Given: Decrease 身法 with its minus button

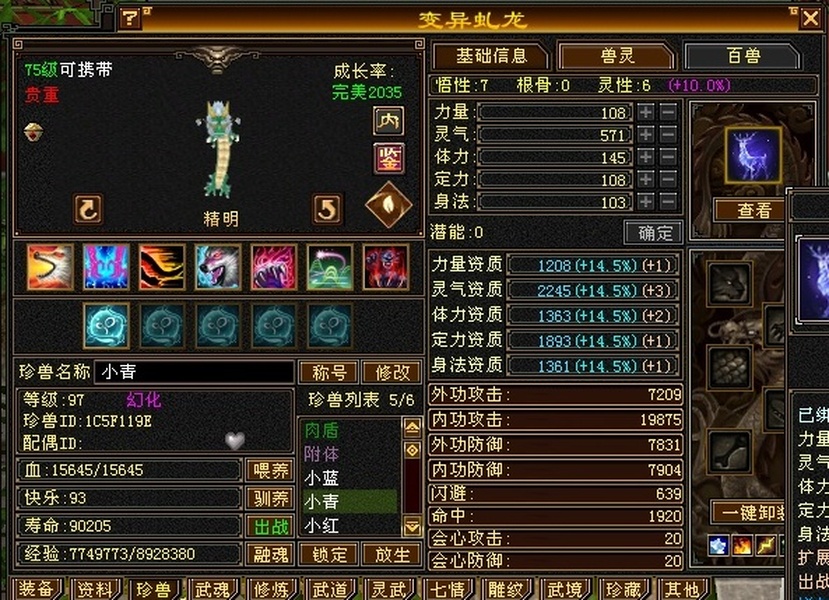Looking at the screenshot, I should click(x=668, y=201).
